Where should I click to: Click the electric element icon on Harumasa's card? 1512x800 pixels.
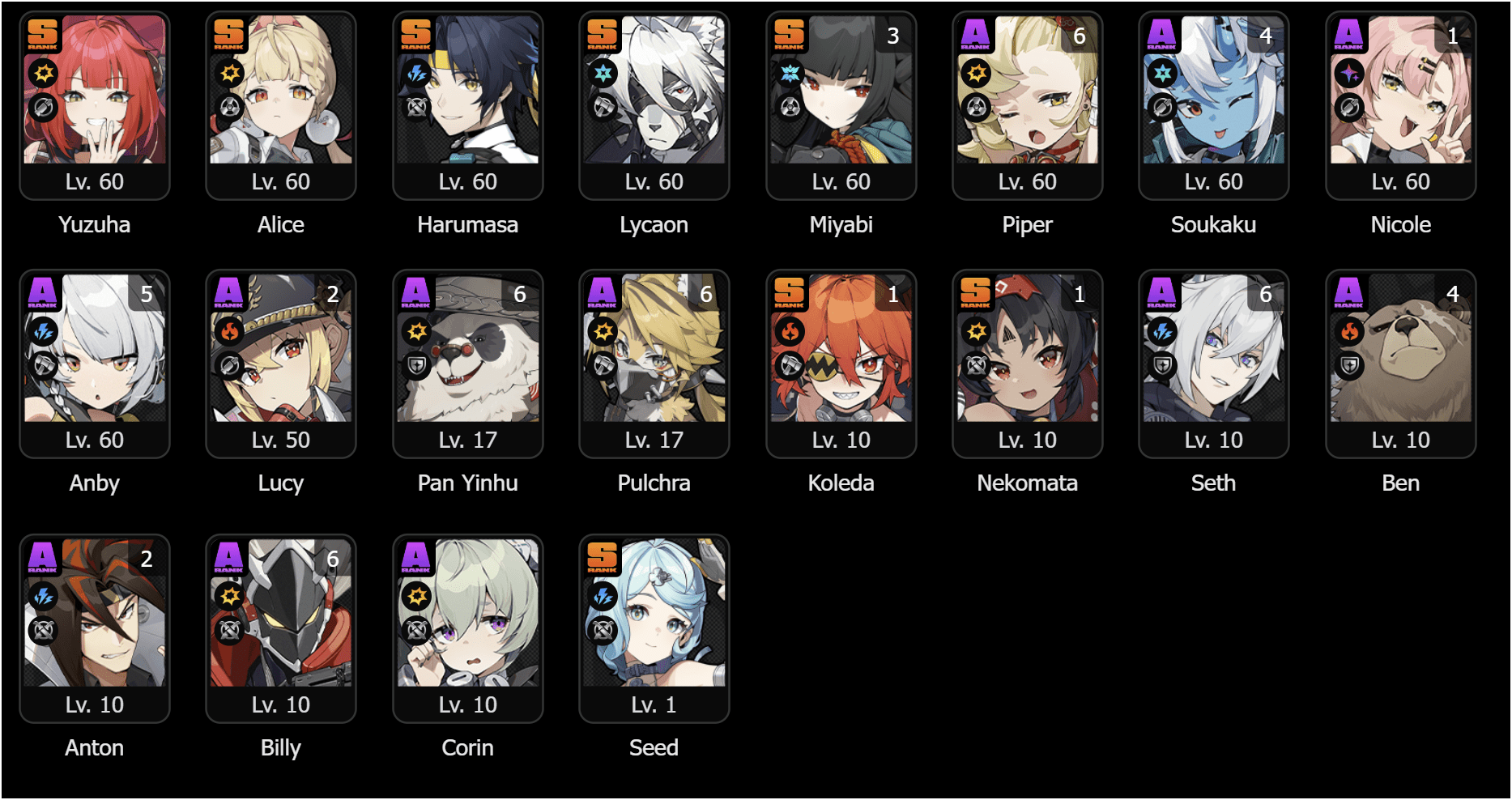coord(417,73)
